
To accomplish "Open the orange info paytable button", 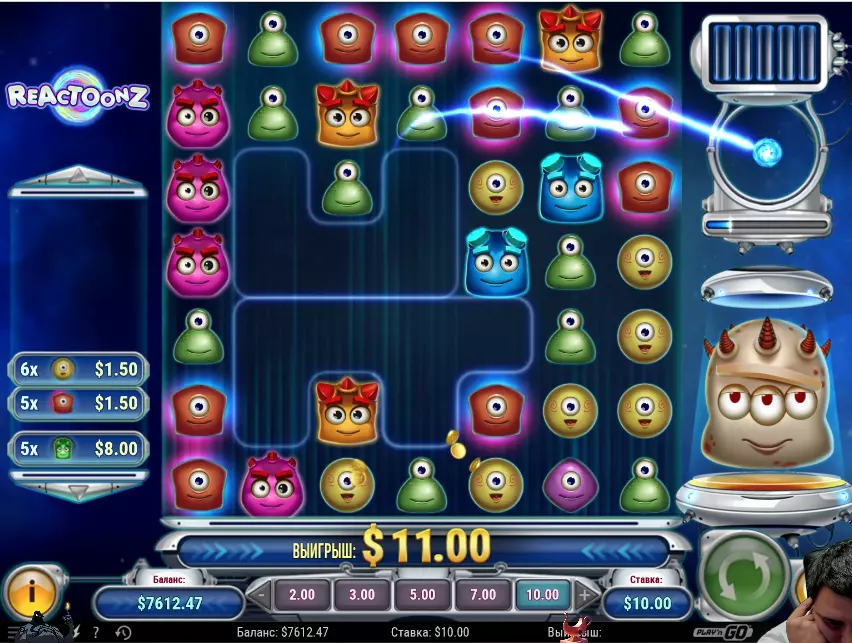I will click(x=32, y=591).
